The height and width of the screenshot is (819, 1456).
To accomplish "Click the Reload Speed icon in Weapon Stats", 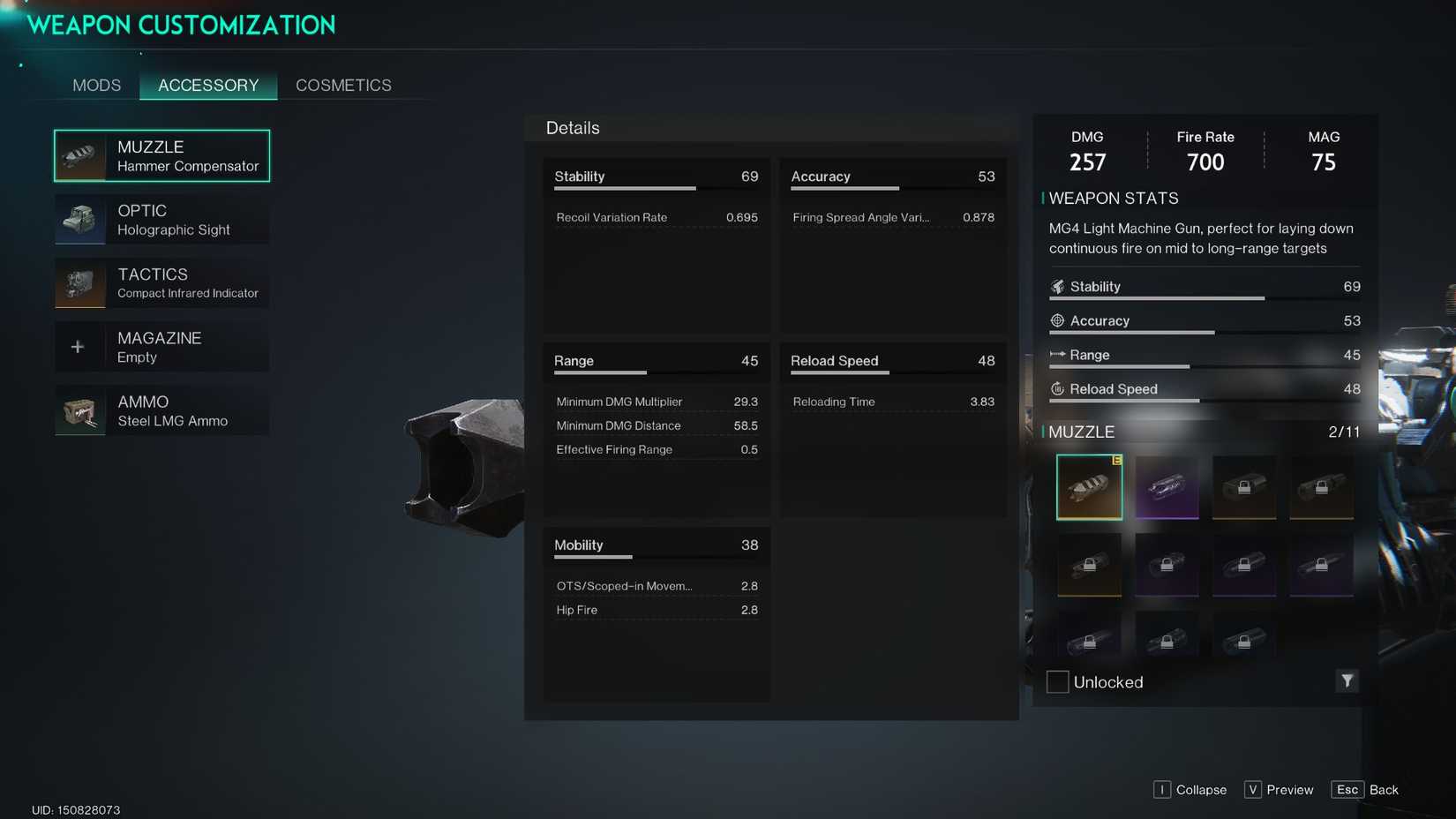I will click(1057, 388).
